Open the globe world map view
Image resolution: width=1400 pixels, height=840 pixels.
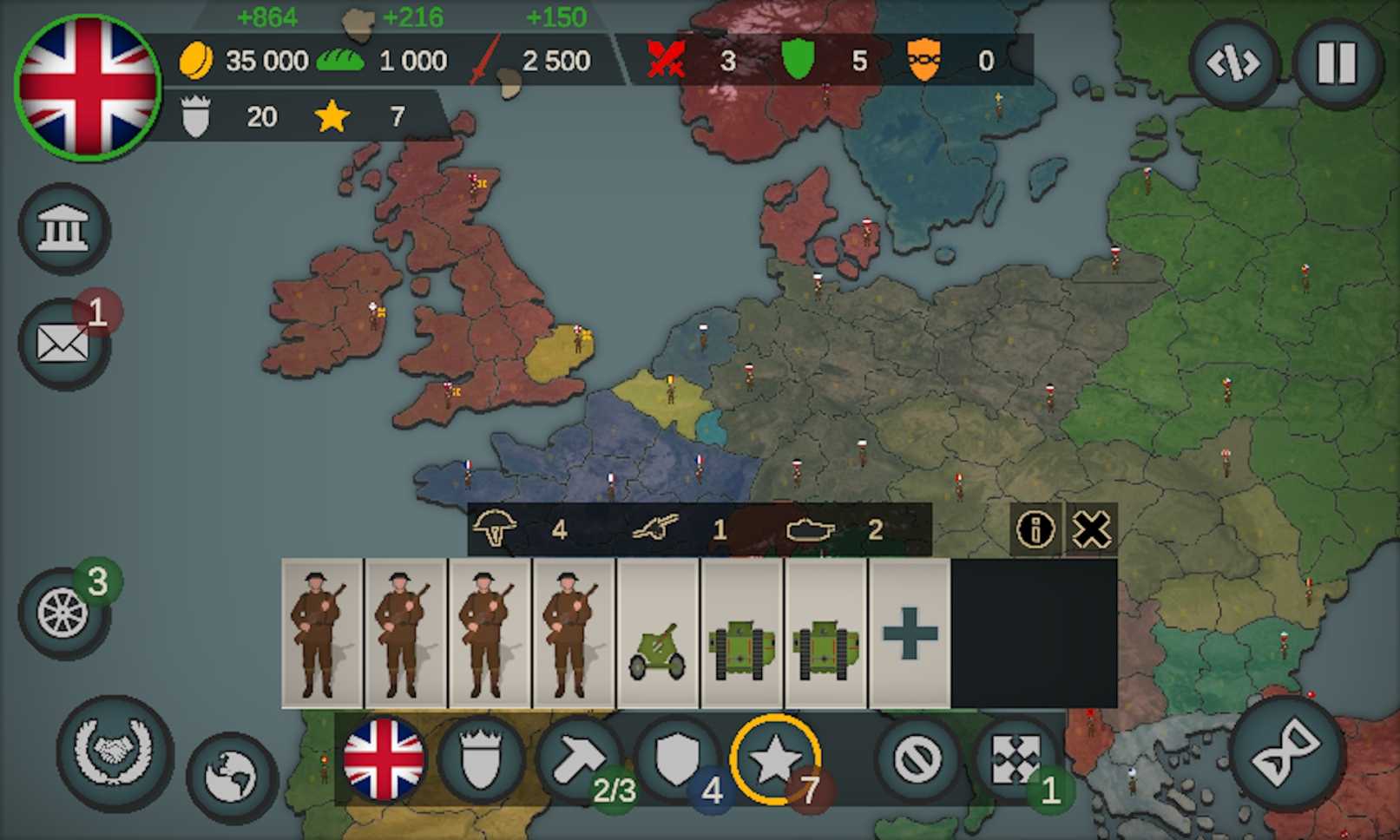click(231, 776)
